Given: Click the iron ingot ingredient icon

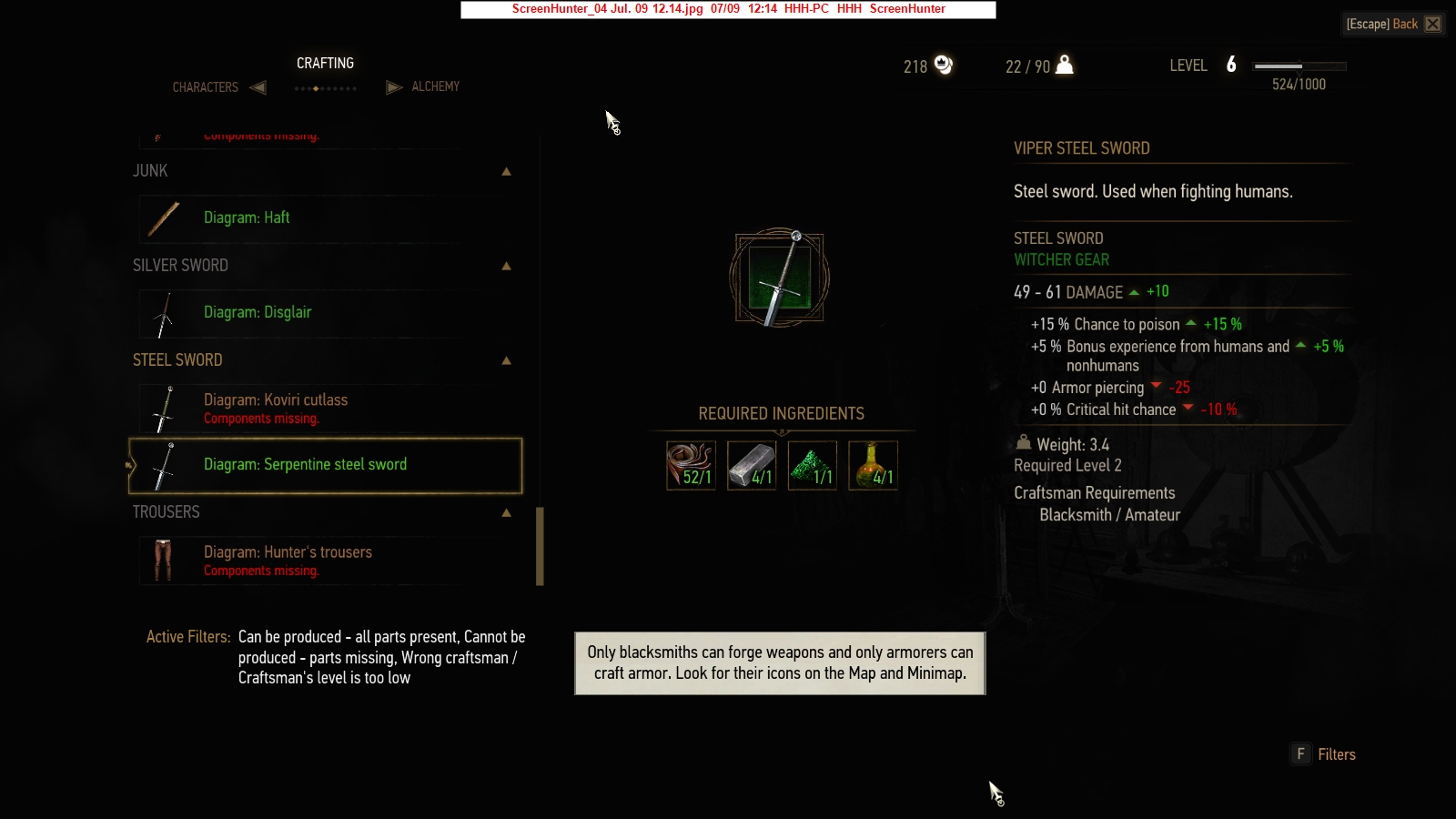Looking at the screenshot, I should tap(751, 465).
